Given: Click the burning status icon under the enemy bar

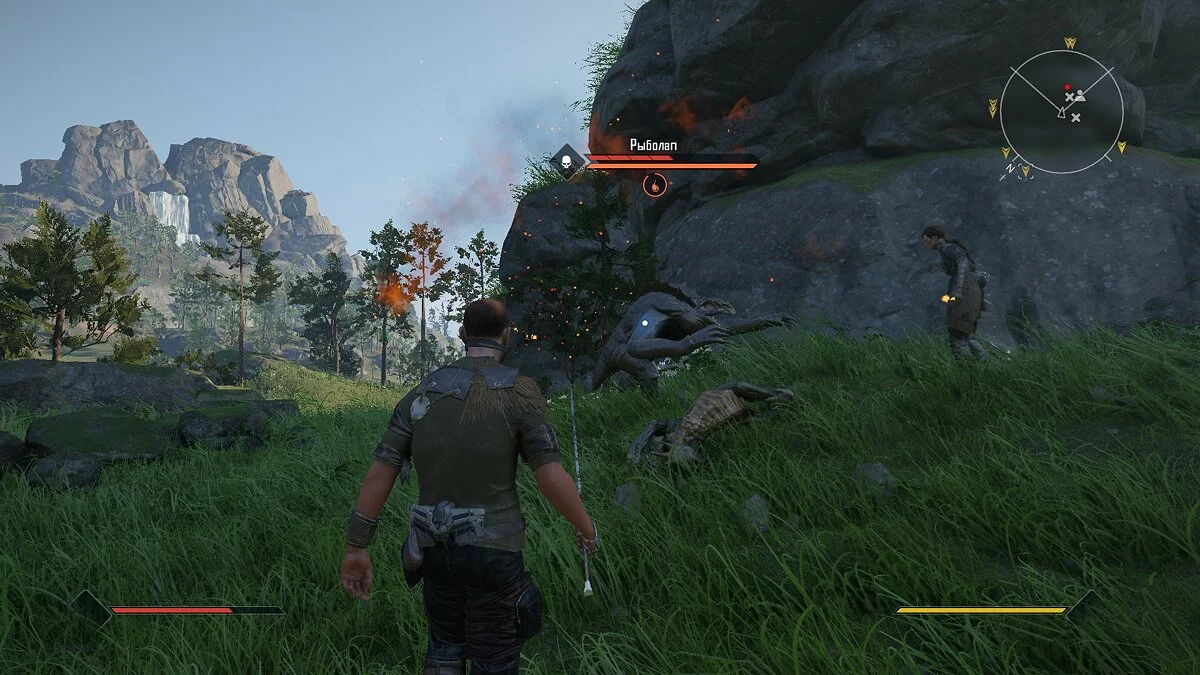Looking at the screenshot, I should 654,185.
